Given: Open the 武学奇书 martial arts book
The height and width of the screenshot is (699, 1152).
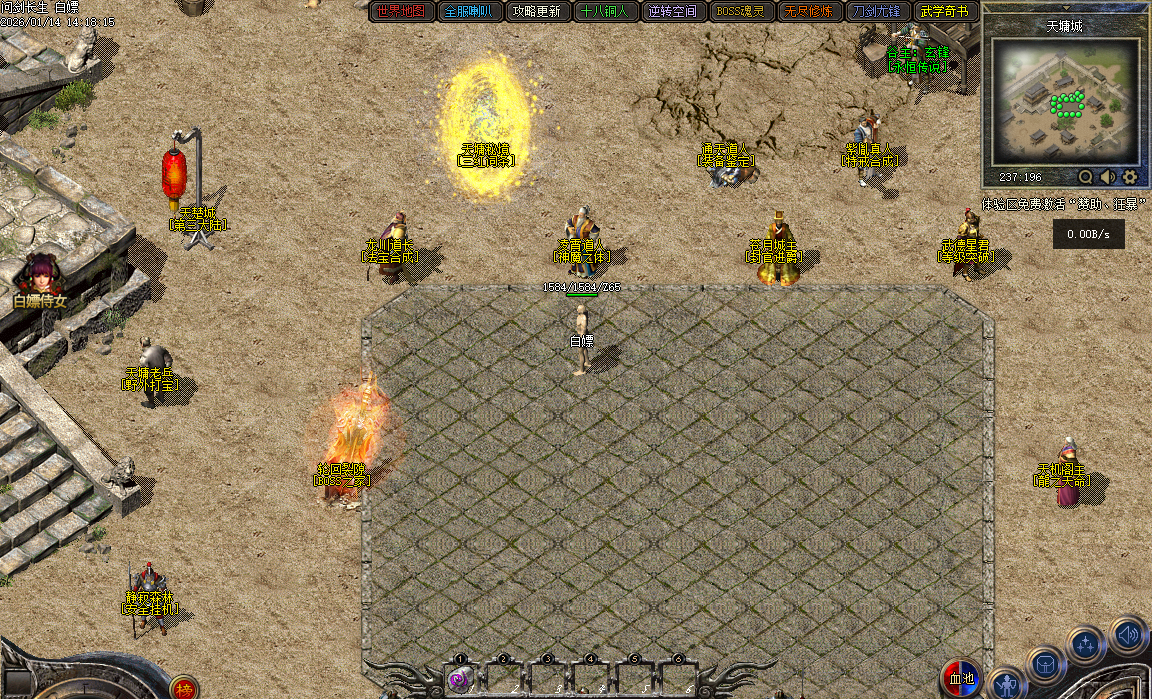Looking at the screenshot, I should click(x=944, y=12).
